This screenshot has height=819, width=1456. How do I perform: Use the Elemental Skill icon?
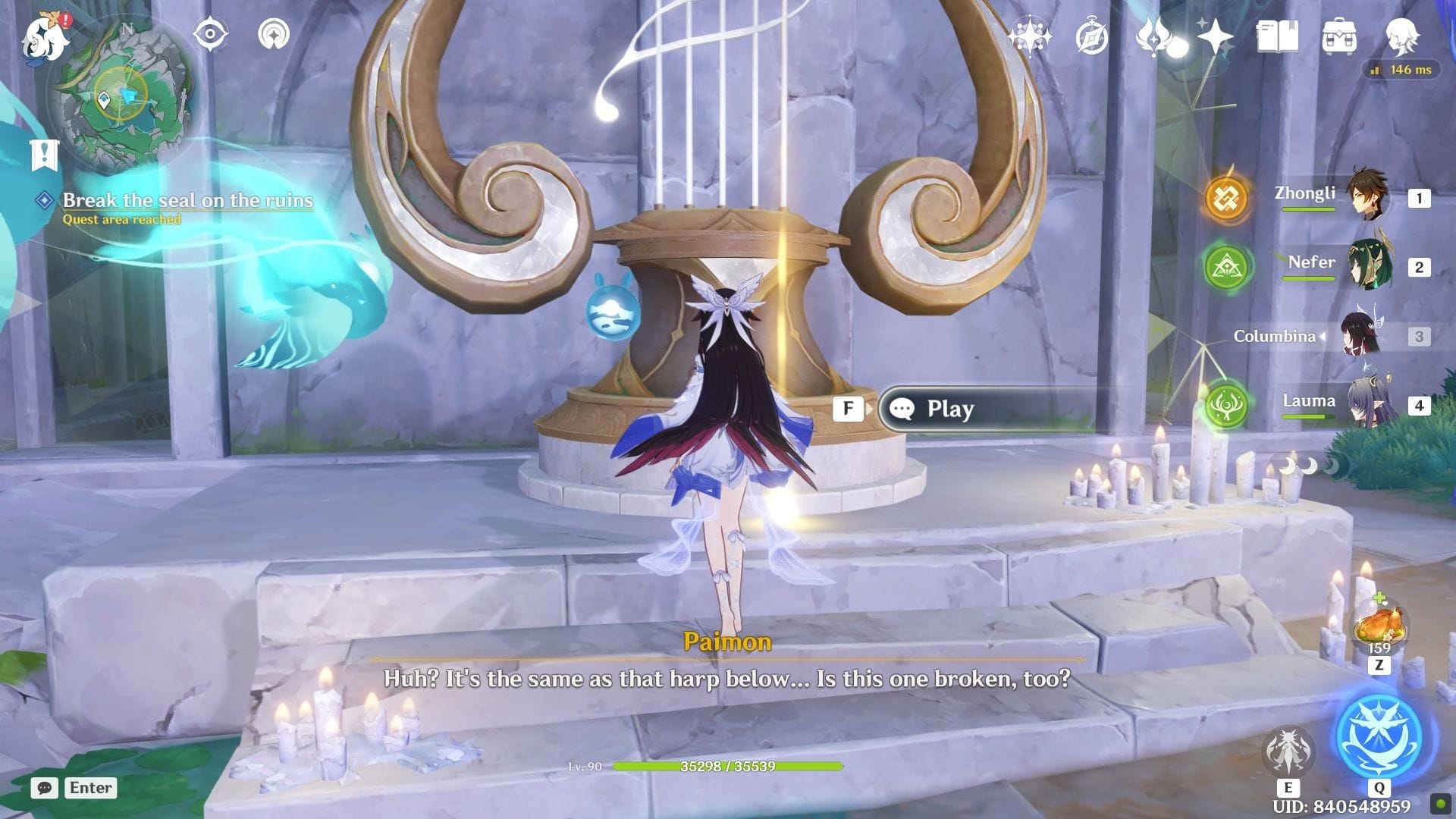[x=1287, y=749]
